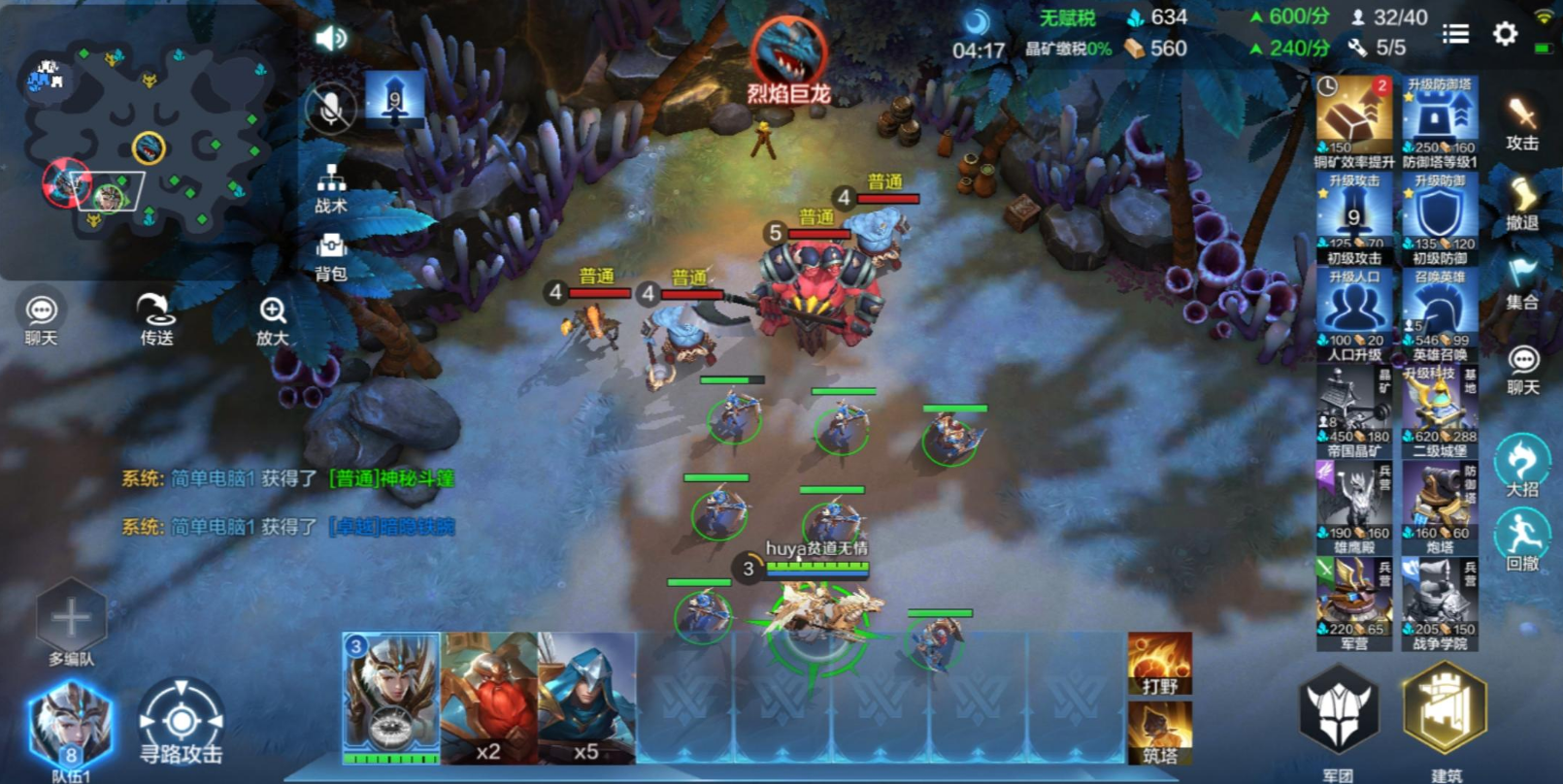The image size is (1563, 784).
Task: Toggle the muted microphone icon
Action: (330, 108)
